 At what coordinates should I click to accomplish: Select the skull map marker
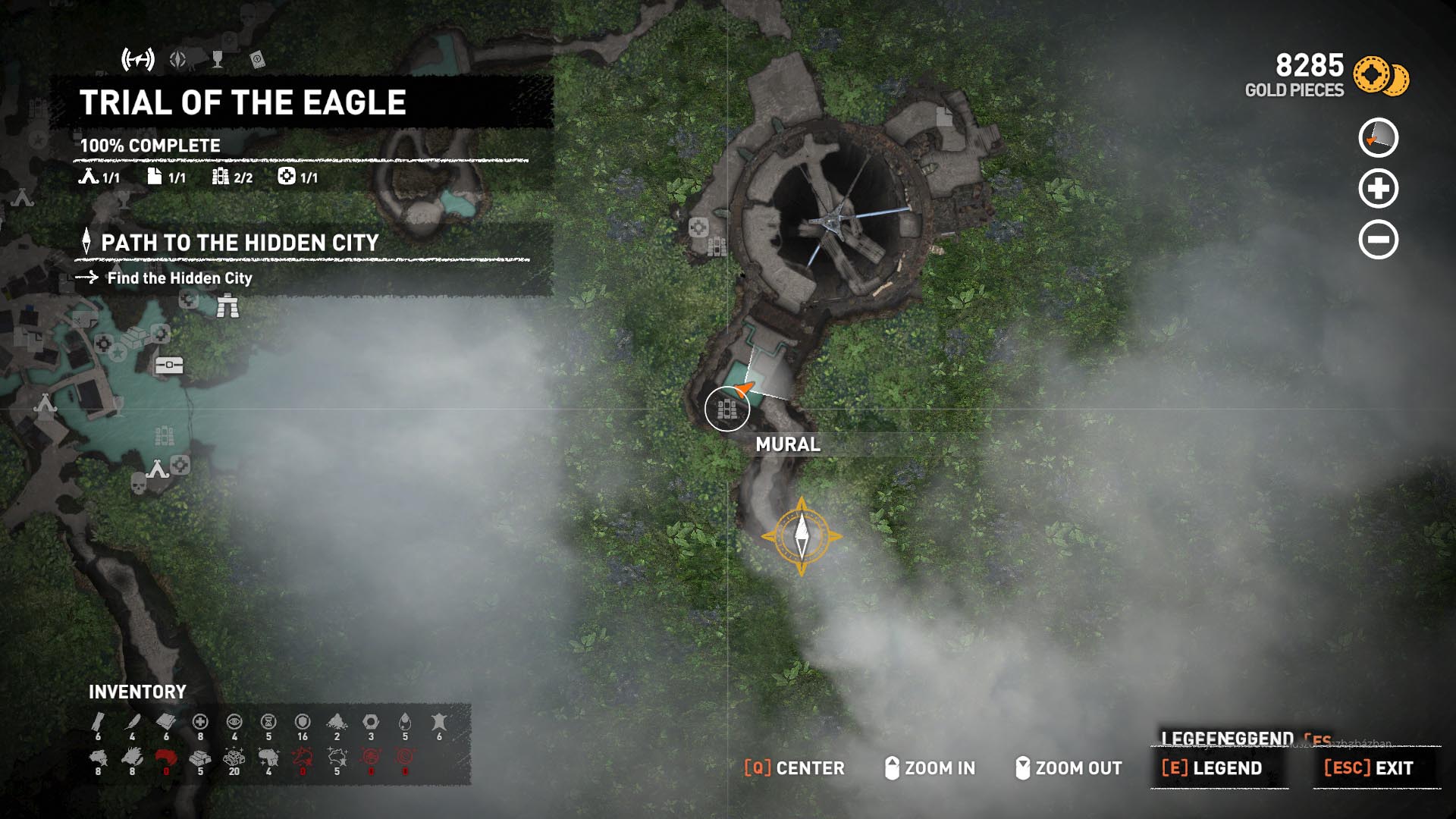click(138, 483)
